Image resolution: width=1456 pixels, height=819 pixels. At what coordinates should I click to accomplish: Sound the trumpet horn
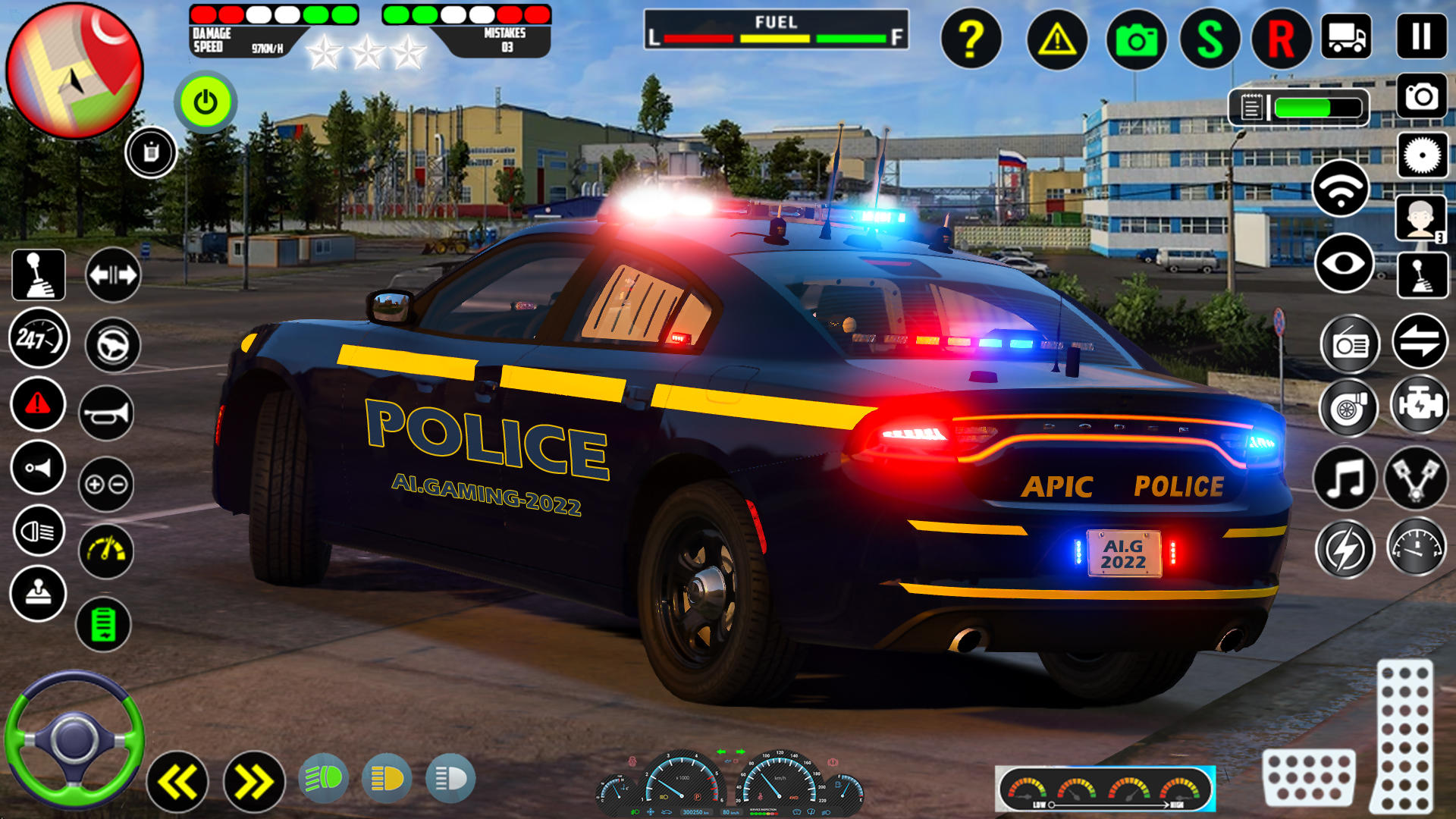click(x=106, y=413)
